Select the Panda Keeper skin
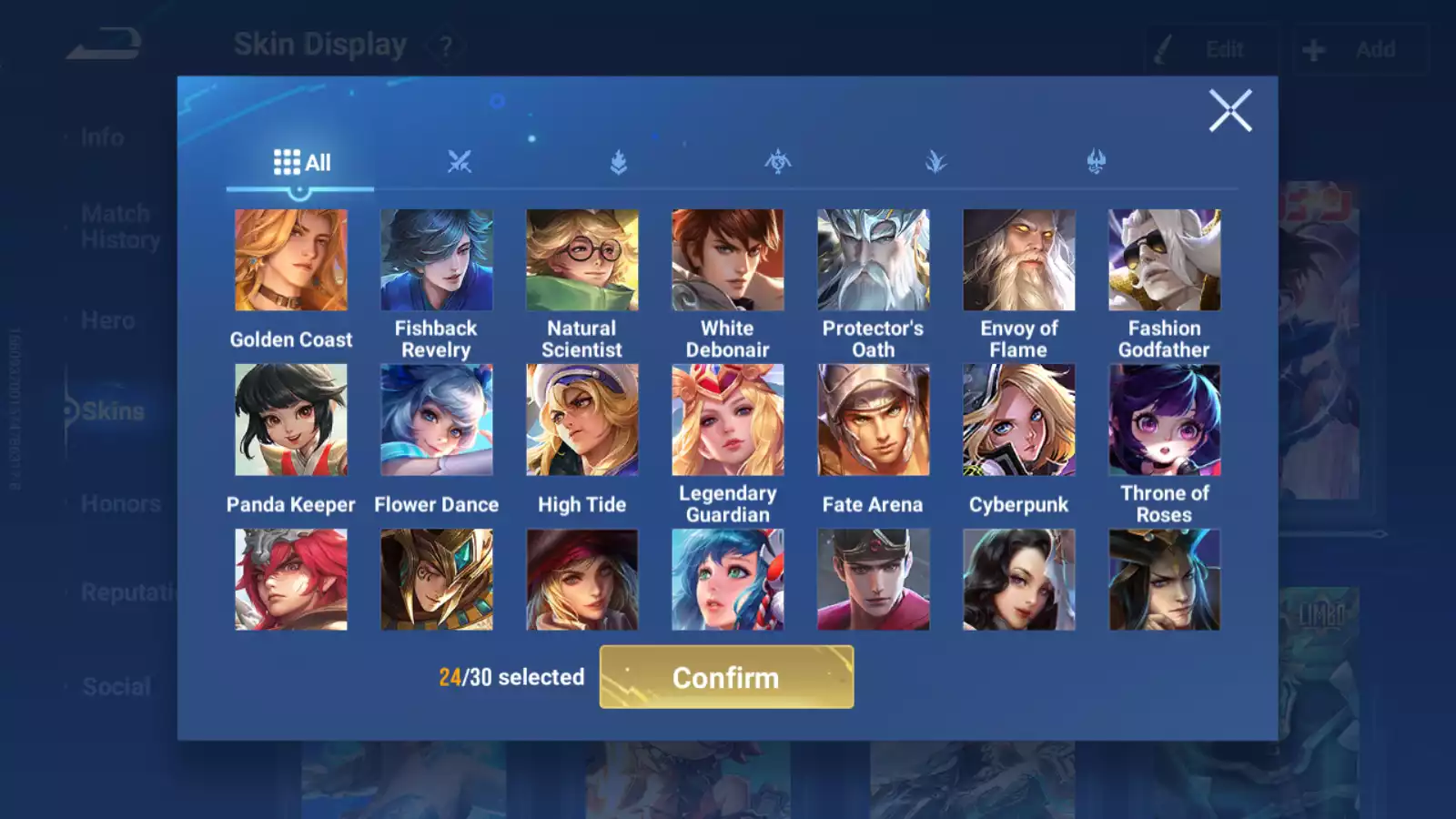Screen dimensions: 1456x819 tap(291, 420)
